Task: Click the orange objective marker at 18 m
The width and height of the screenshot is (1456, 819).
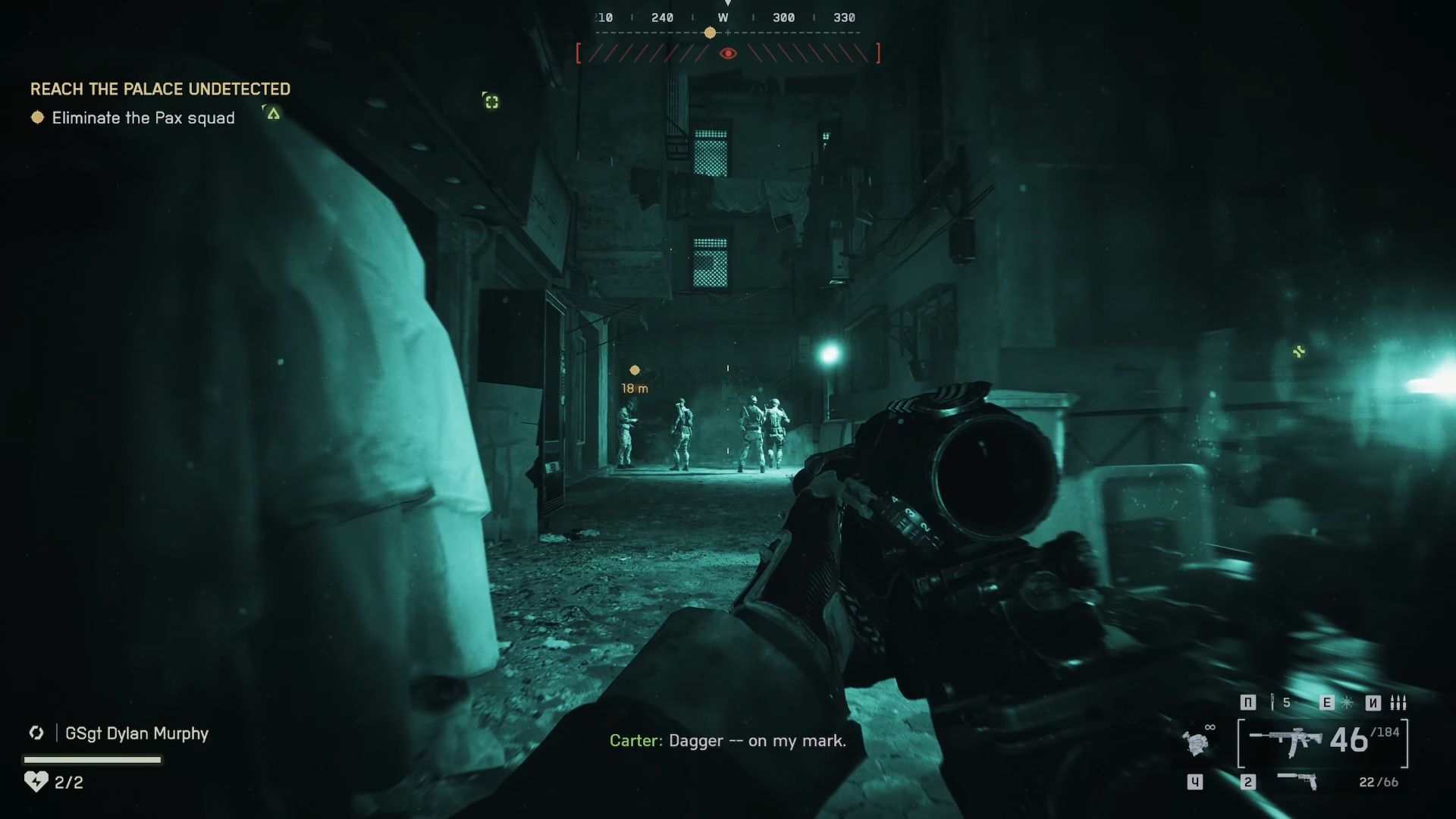Action: (x=635, y=370)
